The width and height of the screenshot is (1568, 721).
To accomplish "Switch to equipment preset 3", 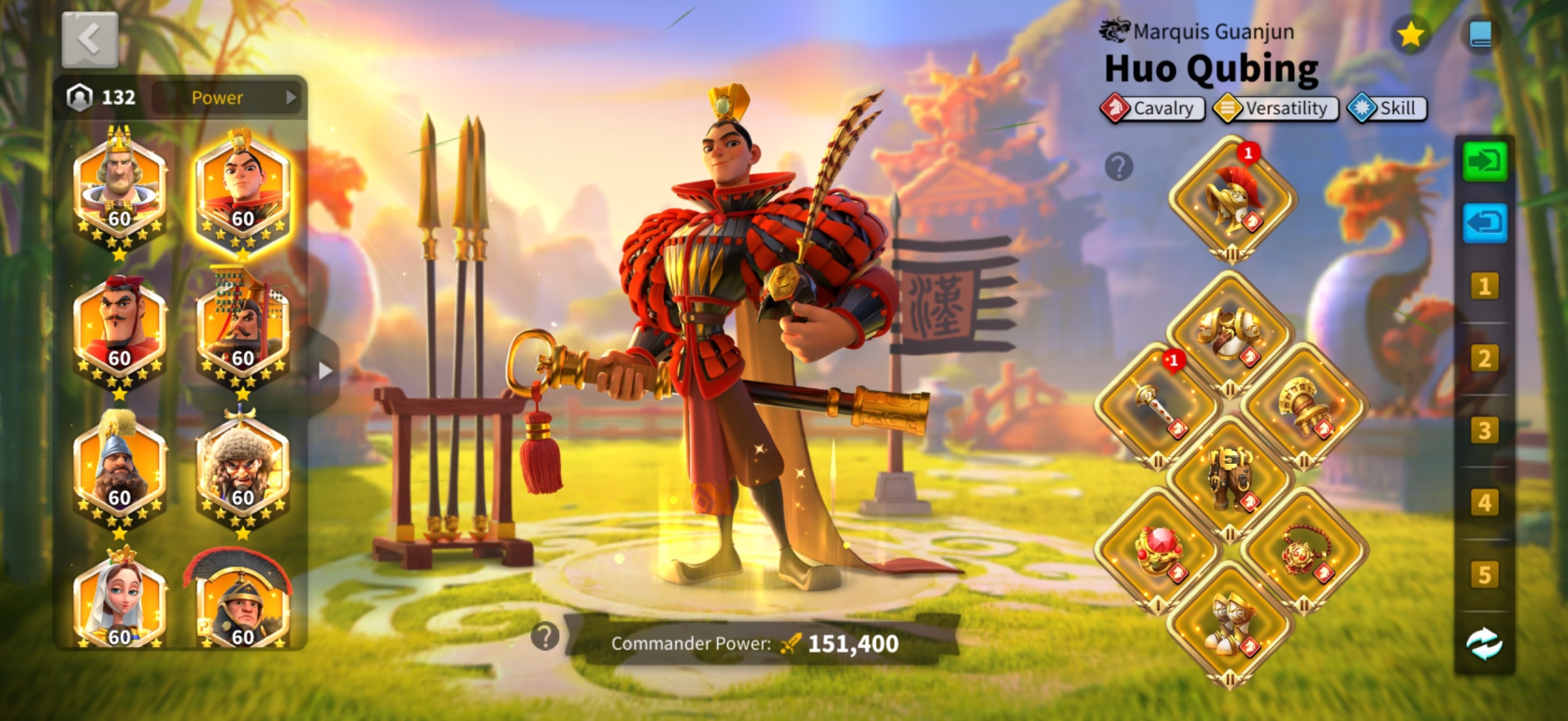I will click(x=1485, y=431).
